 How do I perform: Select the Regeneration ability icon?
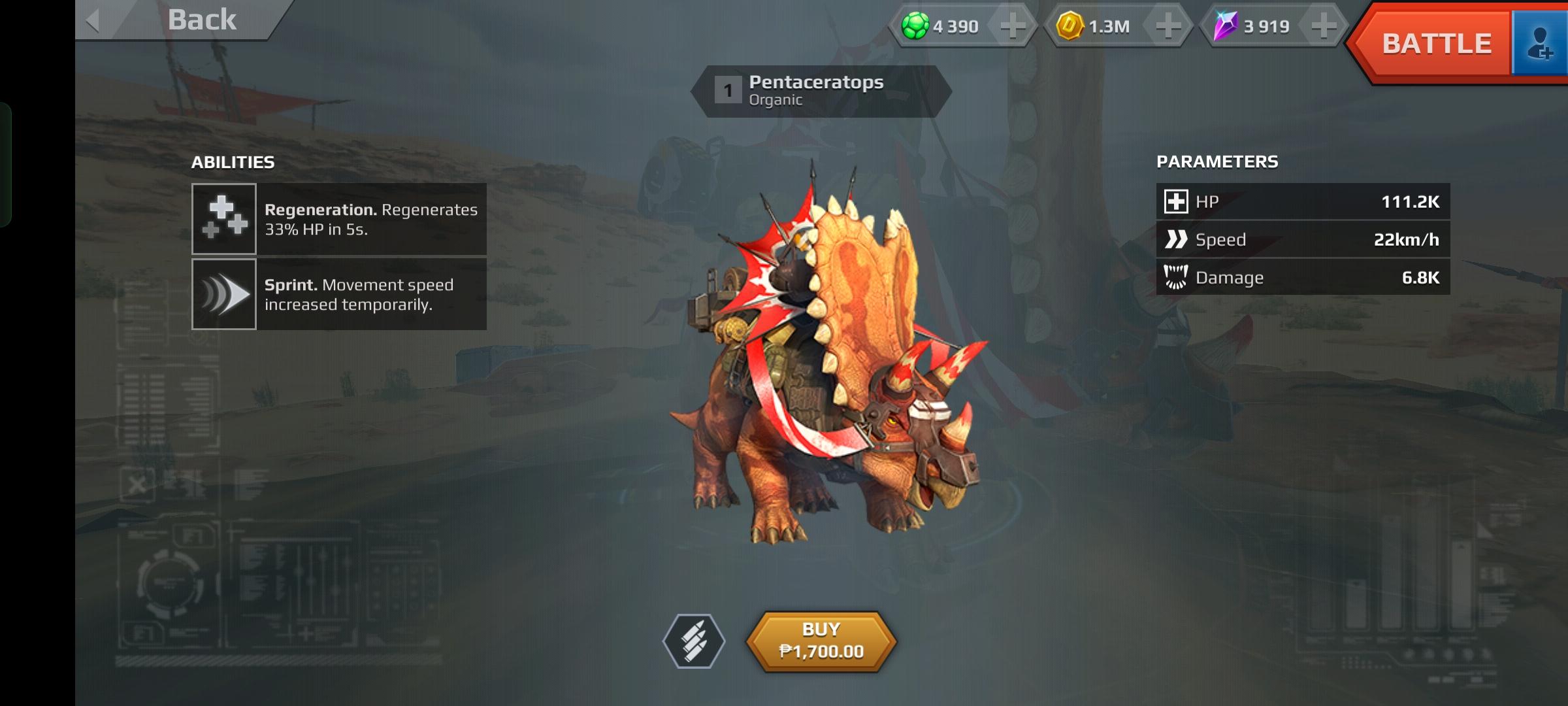pyautogui.click(x=224, y=219)
